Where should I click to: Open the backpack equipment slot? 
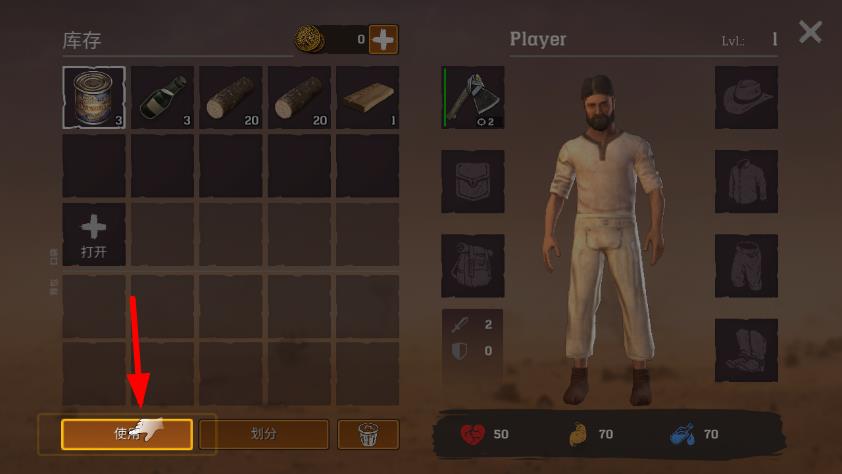[473, 265]
